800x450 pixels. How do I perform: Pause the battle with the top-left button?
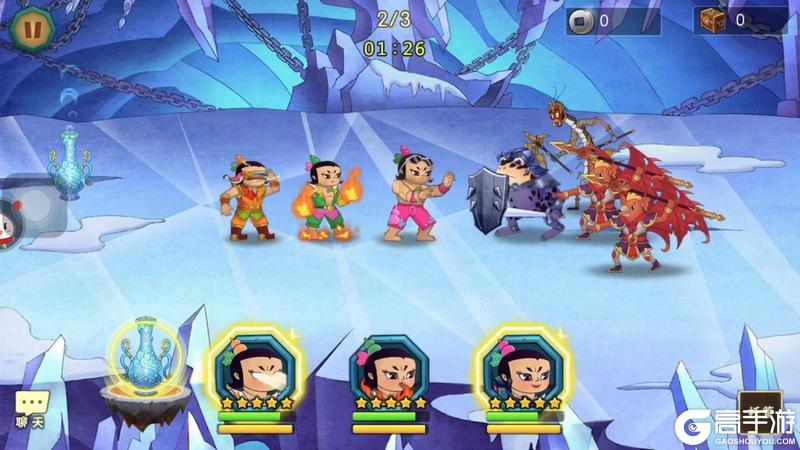27,25
